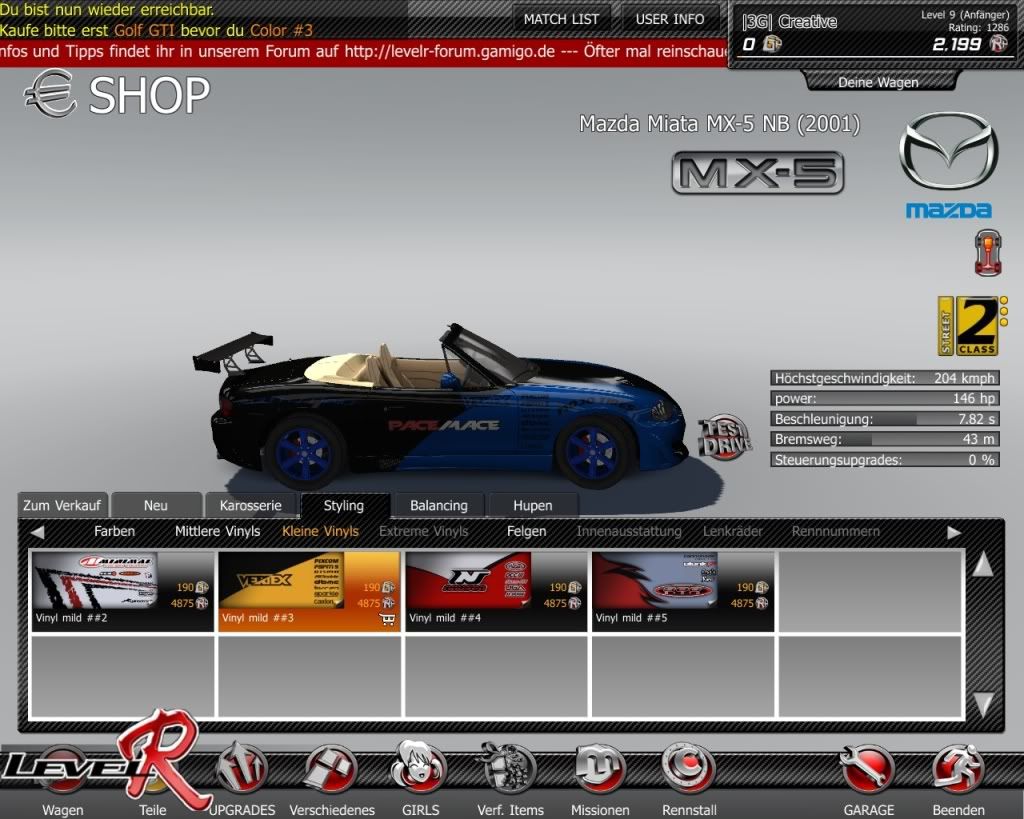
Task: Select the Felgen subcategory
Action: (x=526, y=531)
